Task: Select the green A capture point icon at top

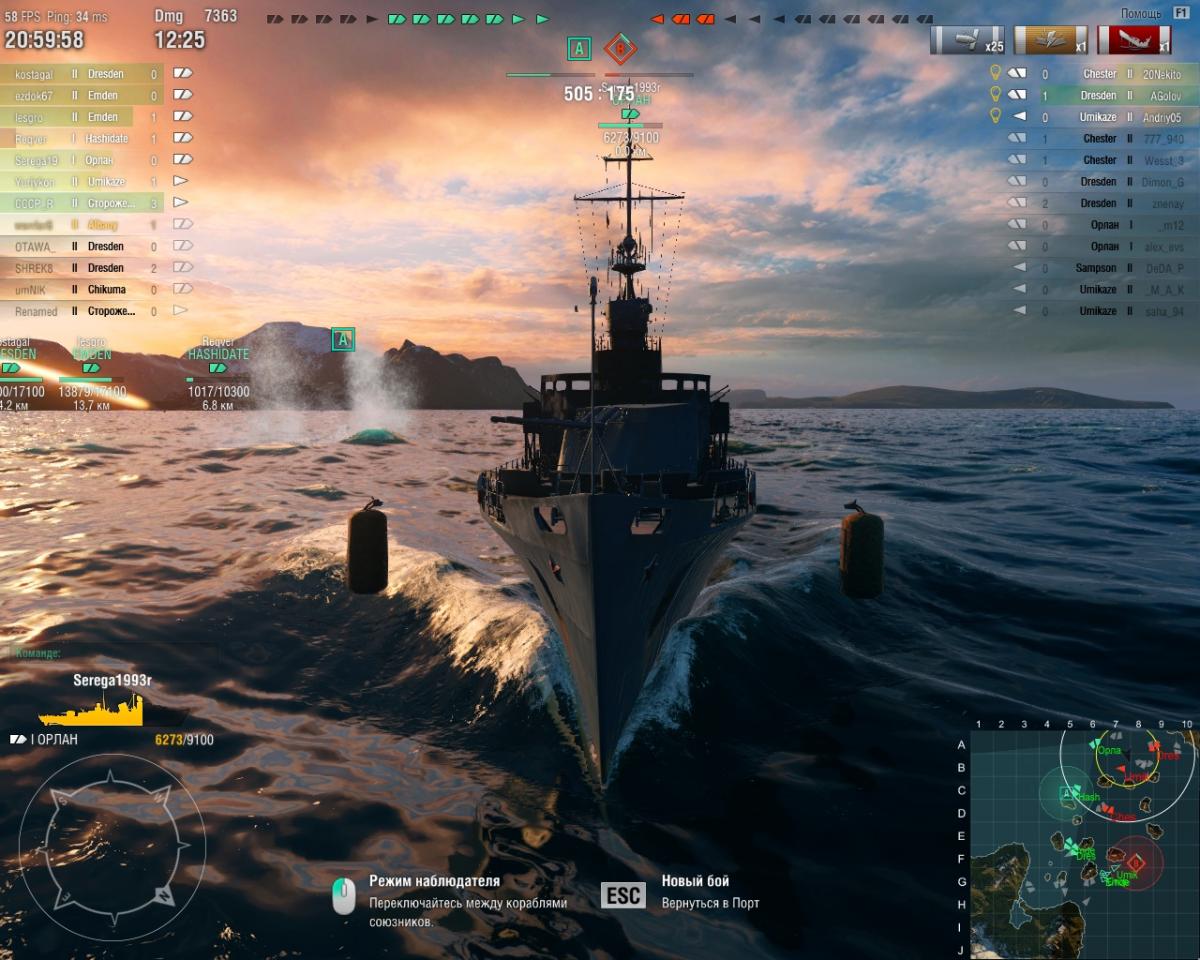Action: click(578, 48)
